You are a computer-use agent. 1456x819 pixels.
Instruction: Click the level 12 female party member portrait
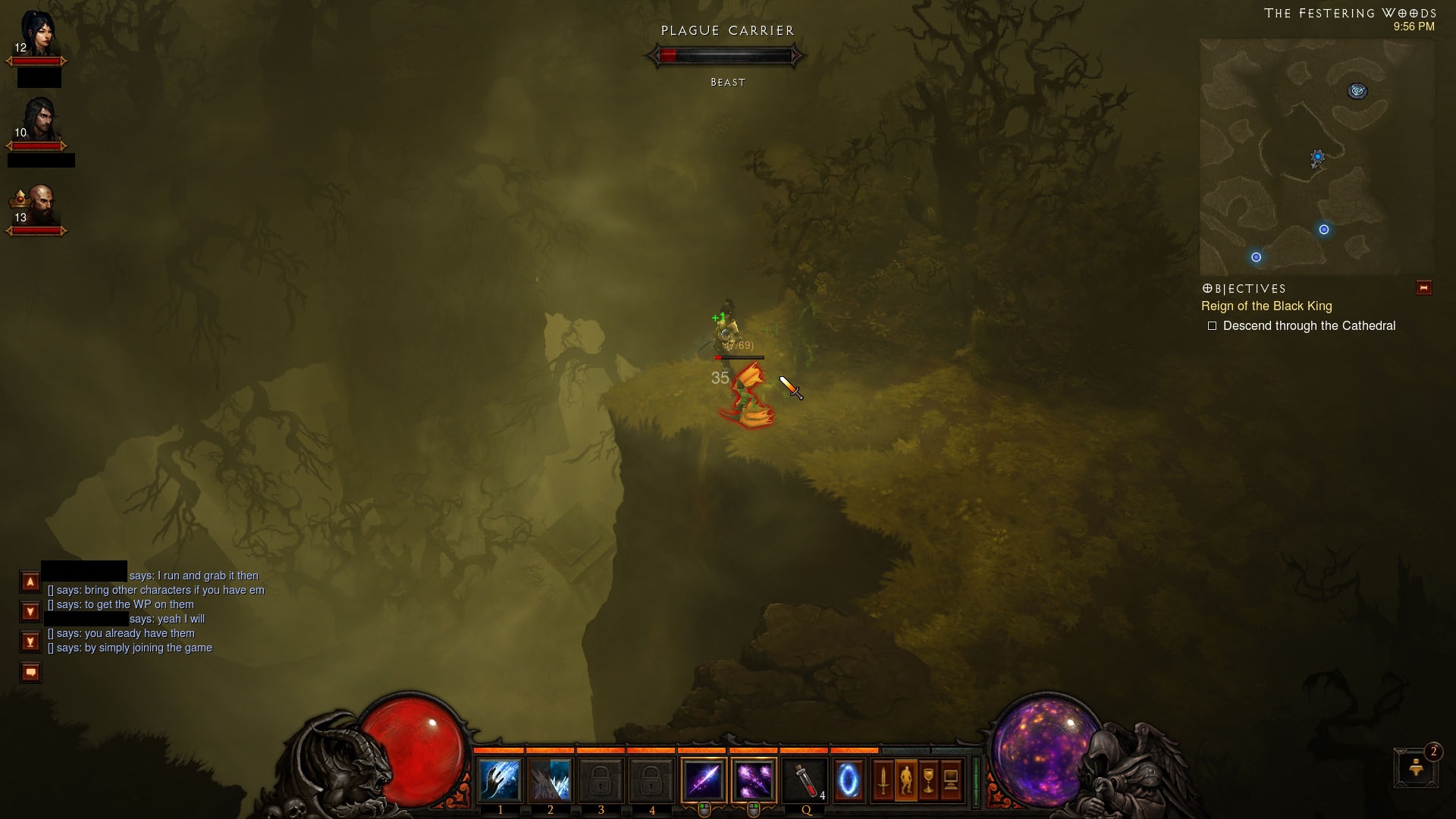37,36
